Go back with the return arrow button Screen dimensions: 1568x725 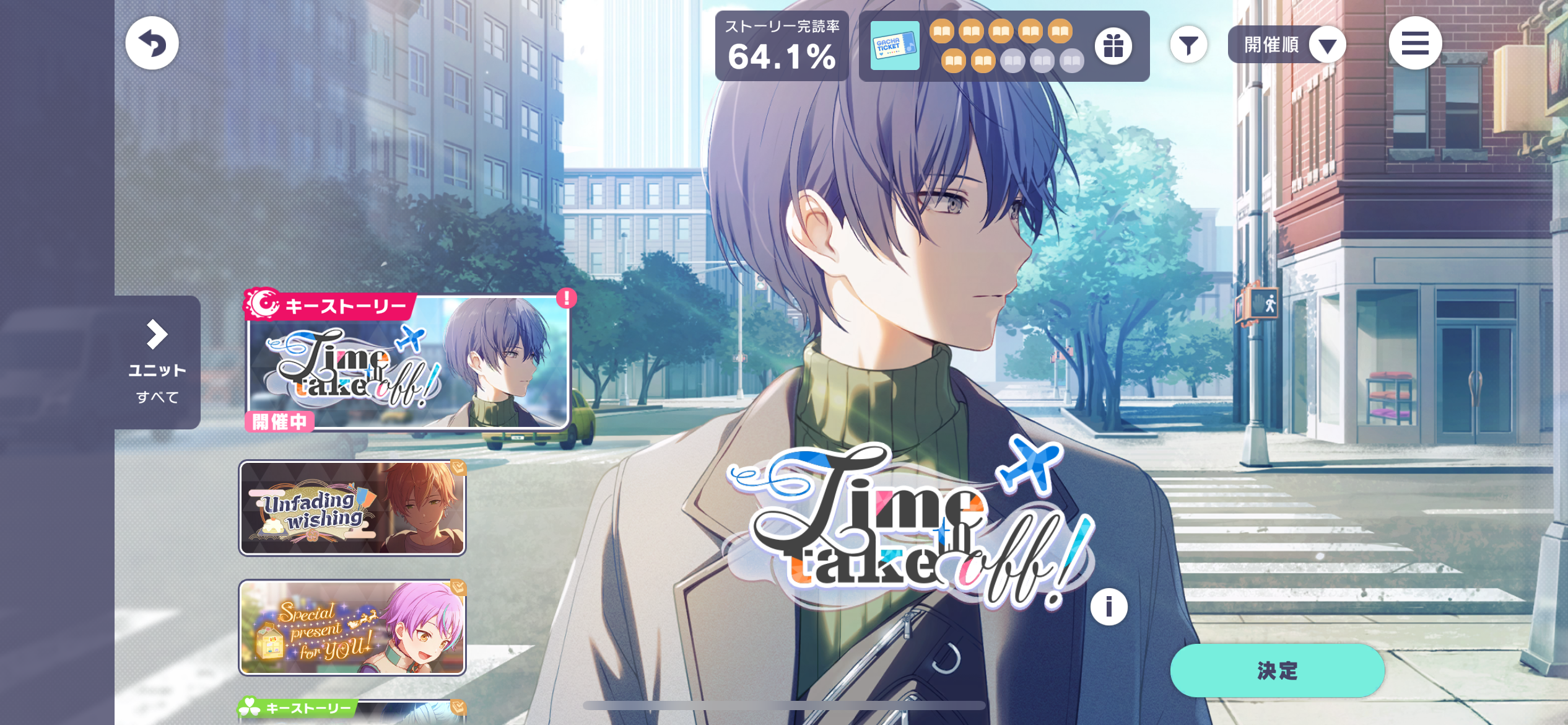[152, 43]
